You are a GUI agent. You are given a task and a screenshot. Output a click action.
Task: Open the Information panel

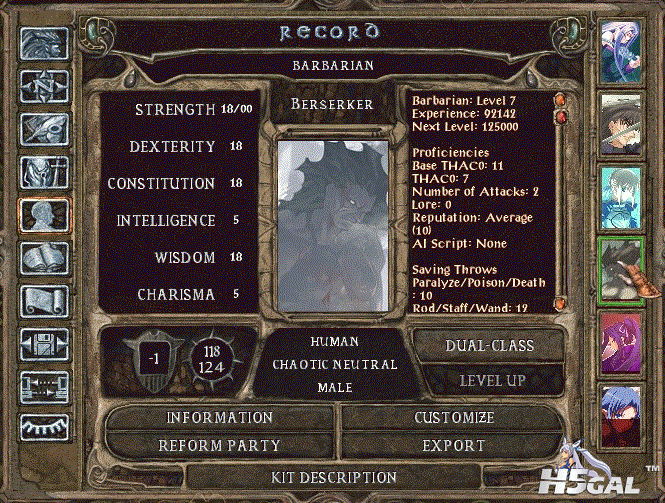point(219,417)
